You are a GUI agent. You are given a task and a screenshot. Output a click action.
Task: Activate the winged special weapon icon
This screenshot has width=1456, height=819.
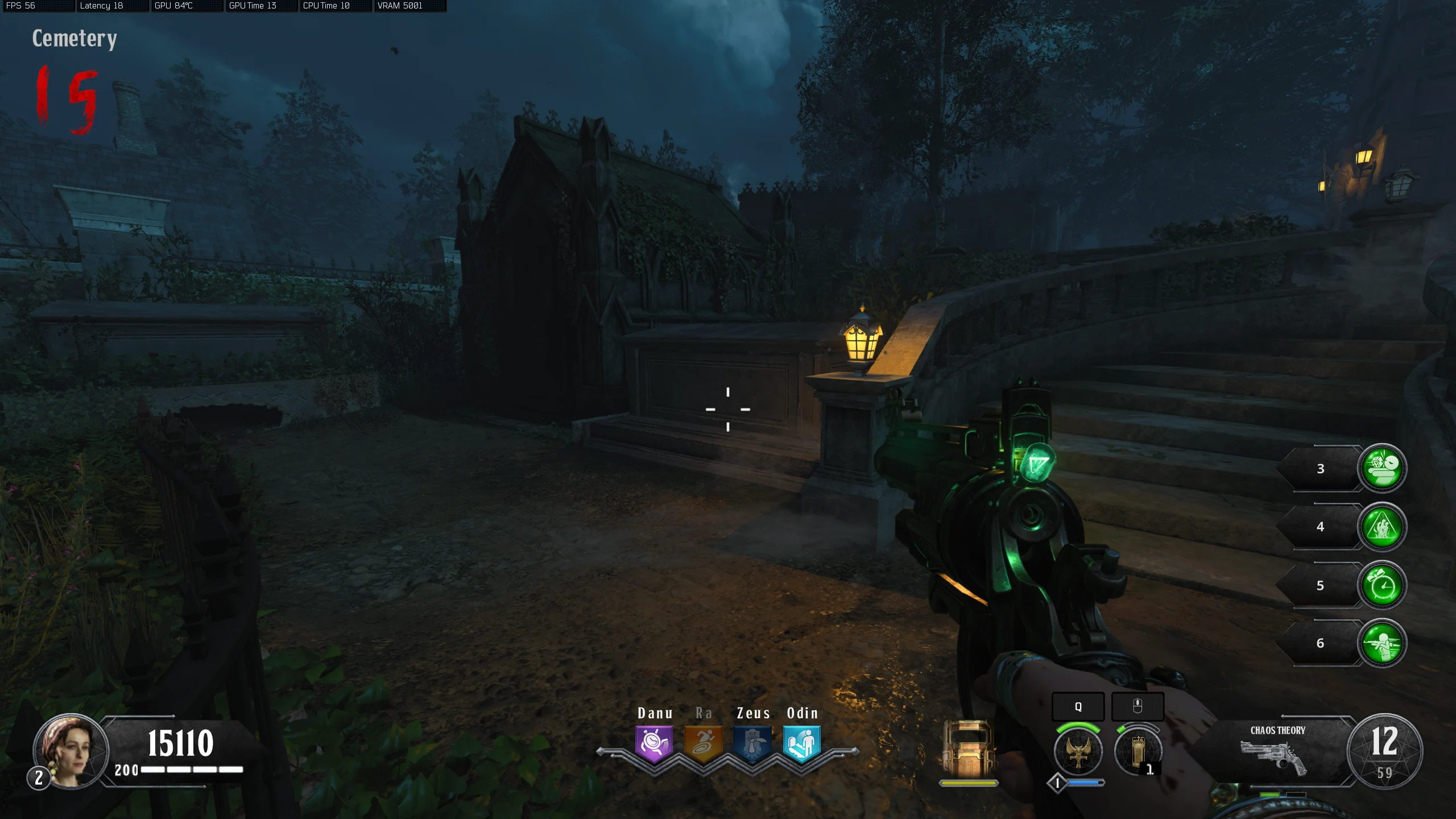pos(1078,751)
